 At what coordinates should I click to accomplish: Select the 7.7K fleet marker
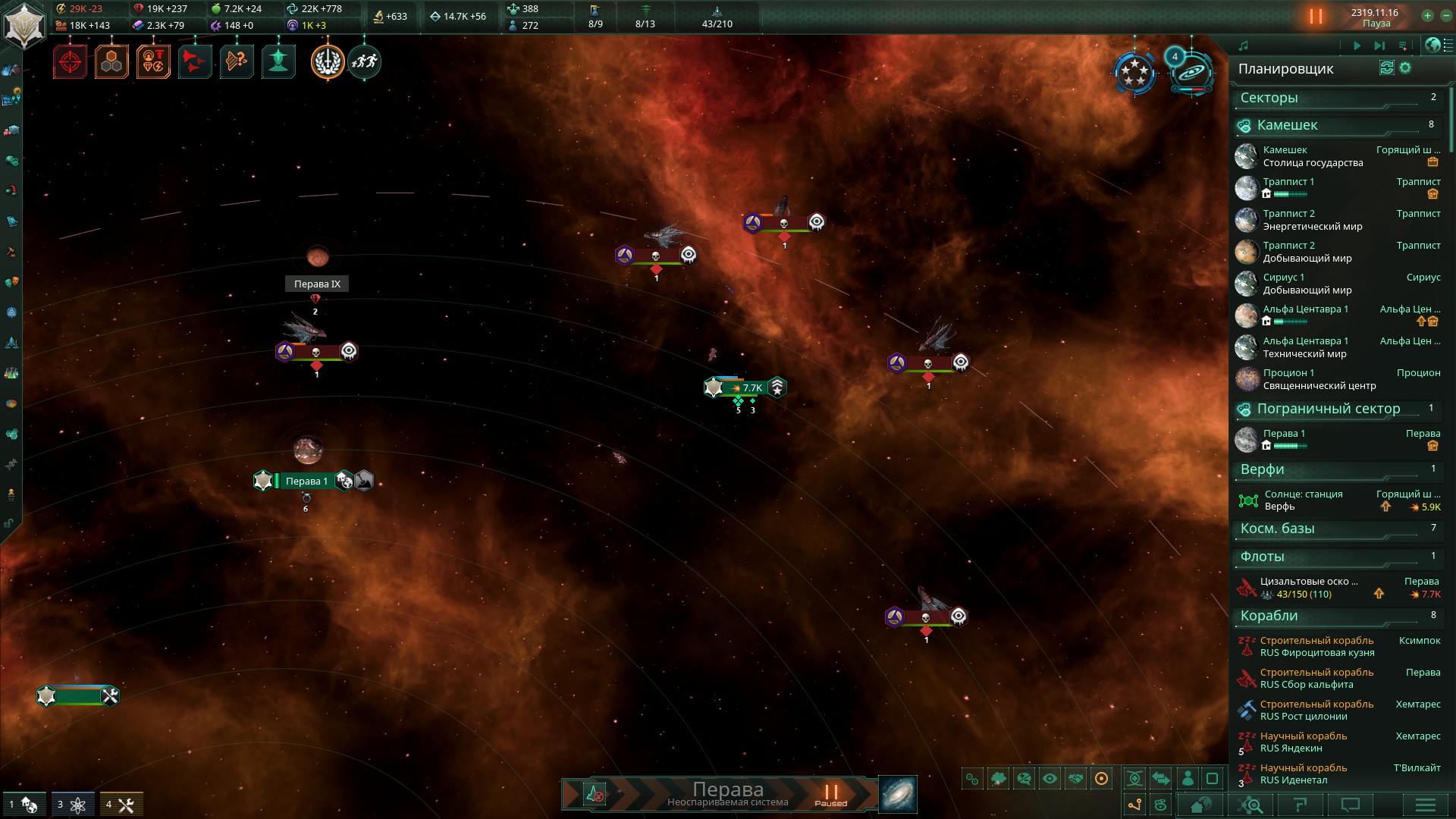[747, 388]
